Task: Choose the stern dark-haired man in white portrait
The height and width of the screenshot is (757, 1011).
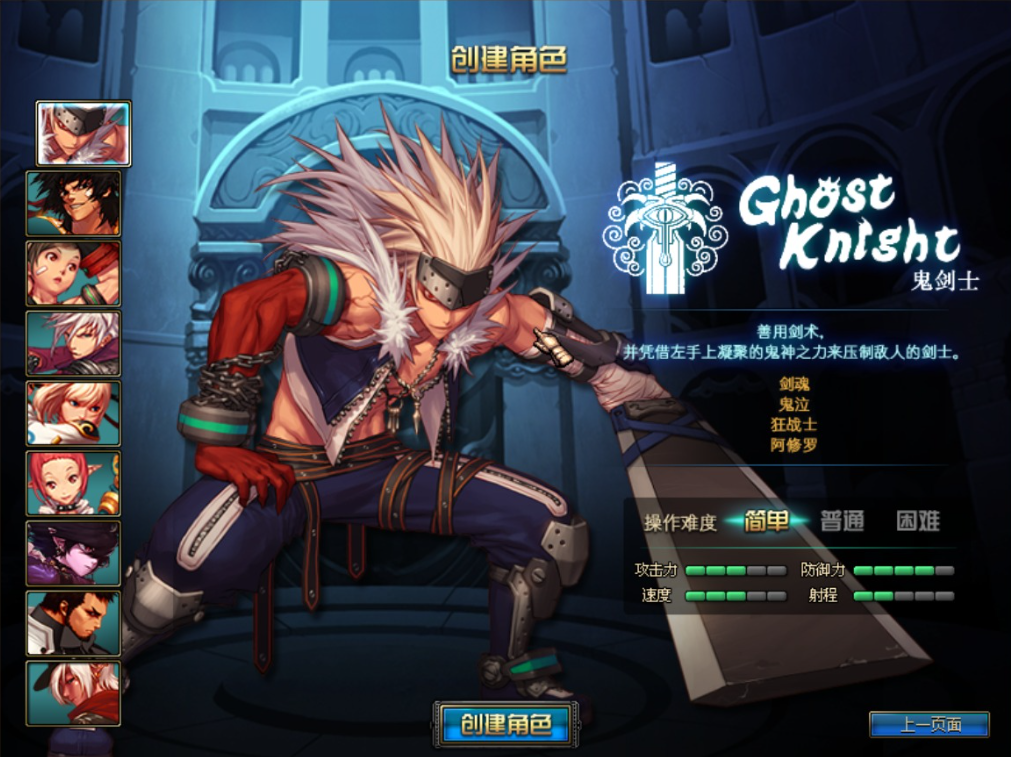Action: (74, 623)
